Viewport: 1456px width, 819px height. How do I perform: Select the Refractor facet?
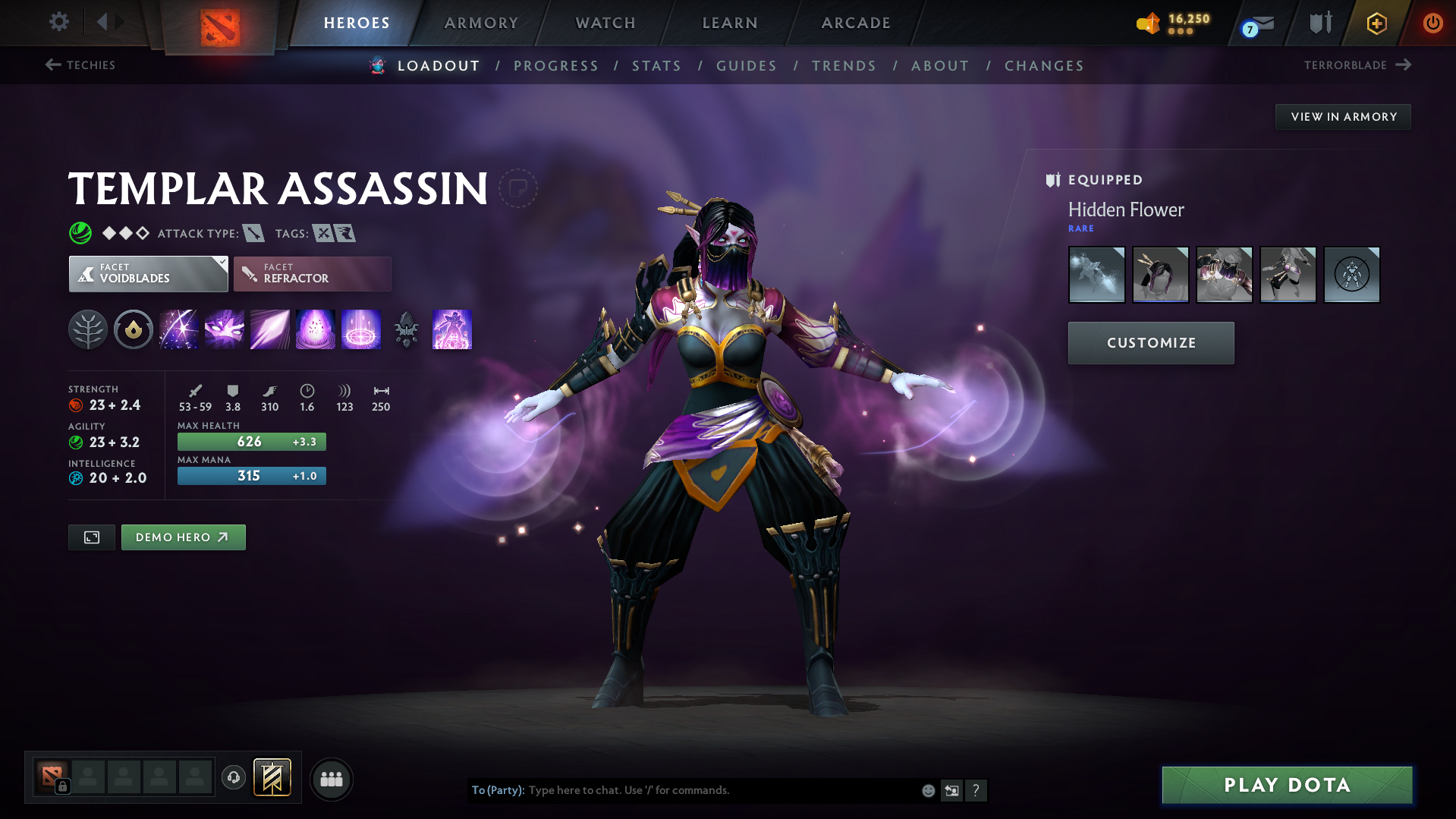coord(312,273)
